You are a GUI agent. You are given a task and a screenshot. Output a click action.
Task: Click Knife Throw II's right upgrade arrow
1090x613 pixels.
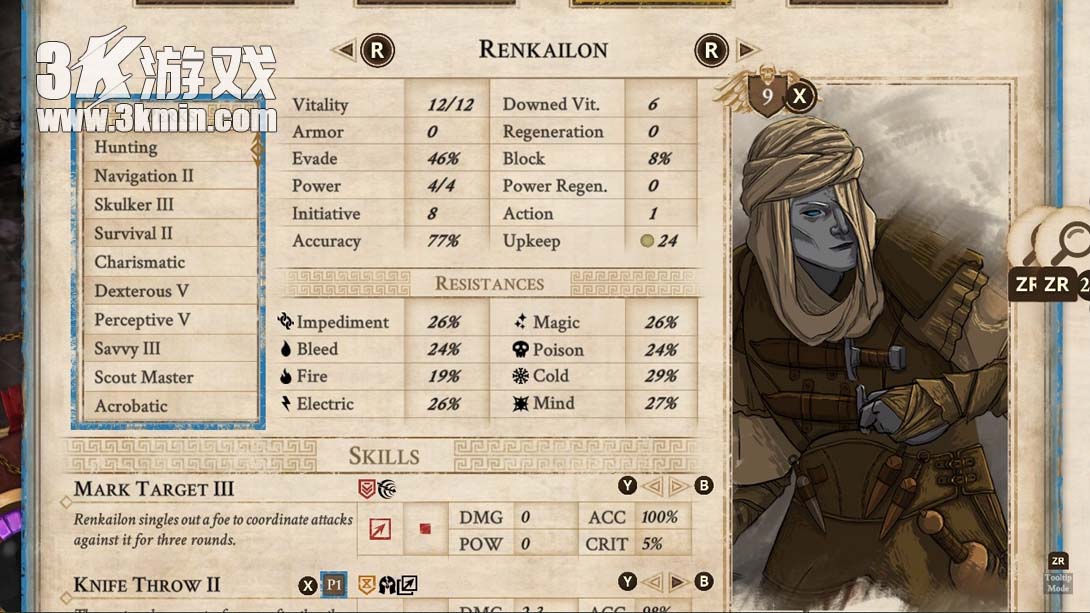[678, 582]
